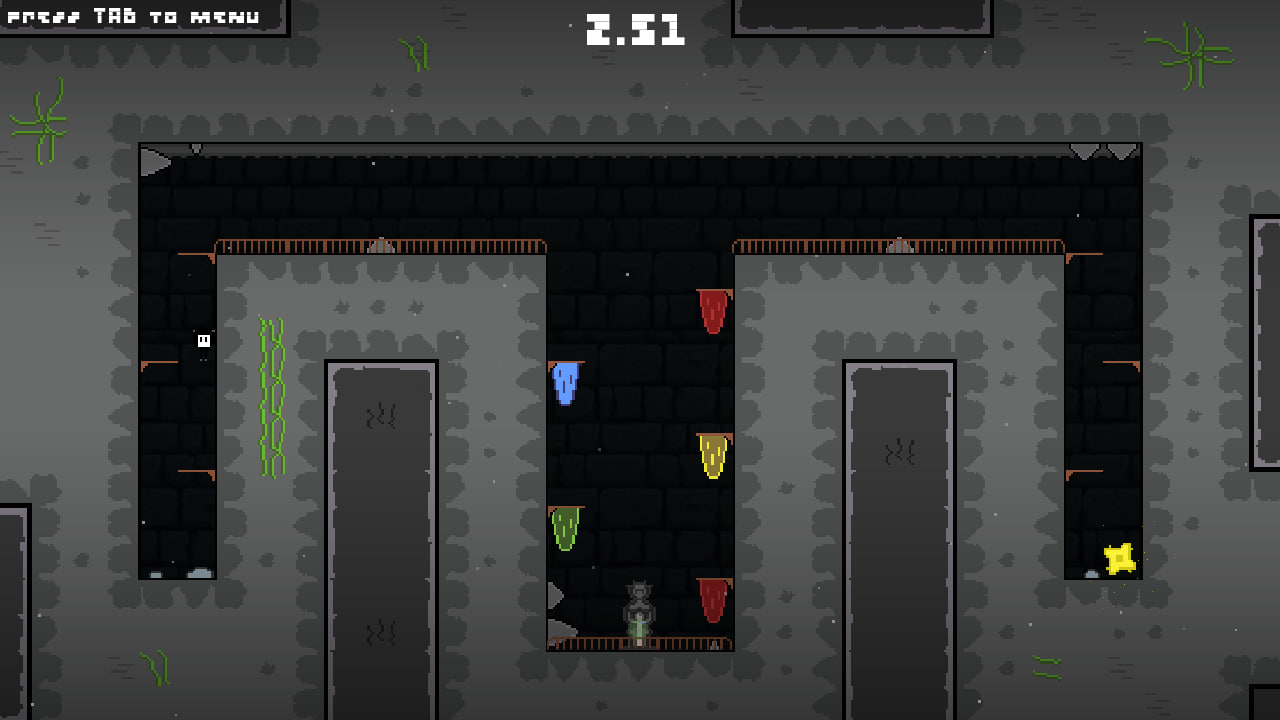Click the timer showing 2.51
The width and height of the screenshot is (1280, 720).
coord(635,30)
